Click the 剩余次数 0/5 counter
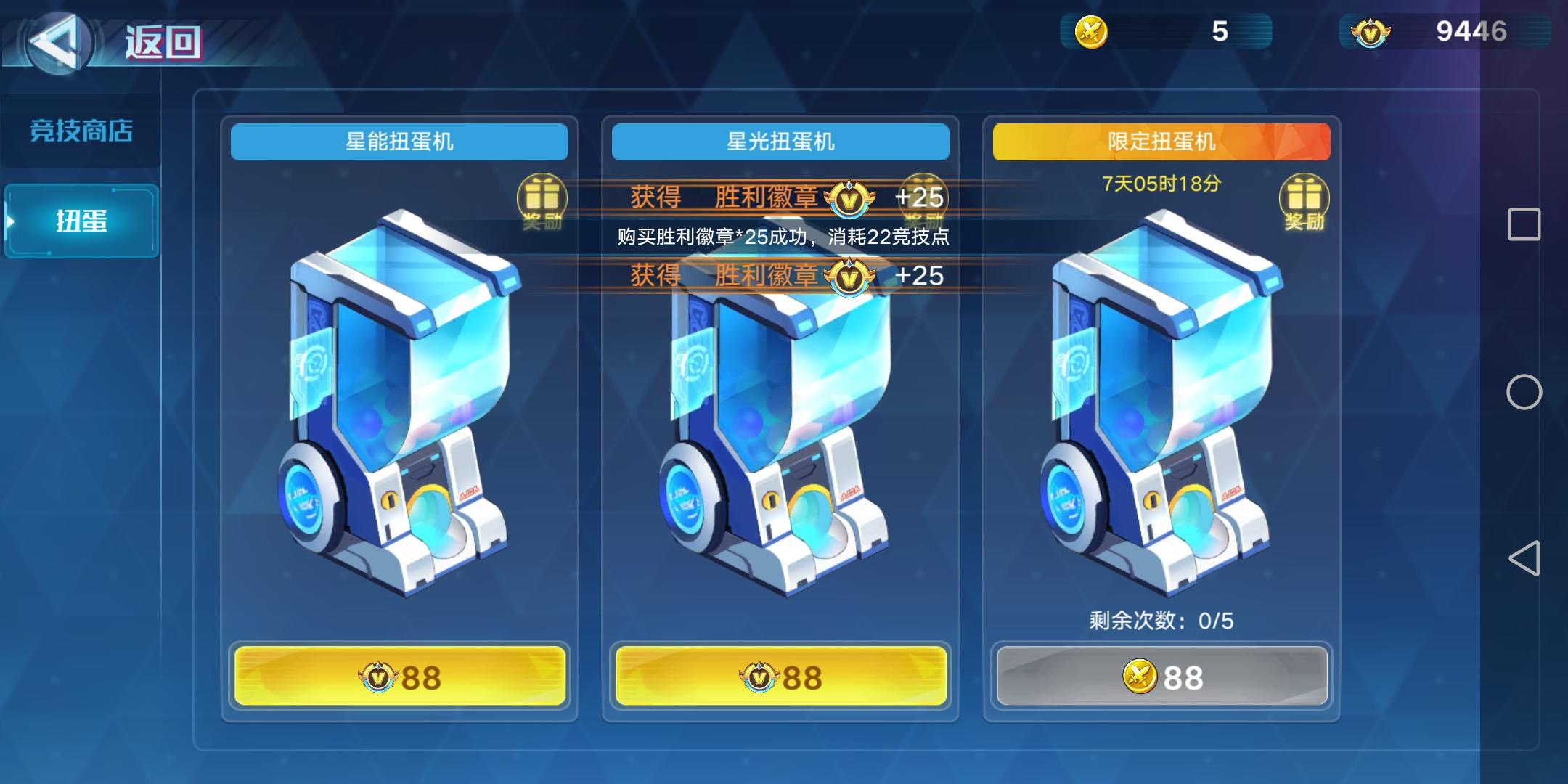This screenshot has height=784, width=1568. pyautogui.click(x=1161, y=621)
